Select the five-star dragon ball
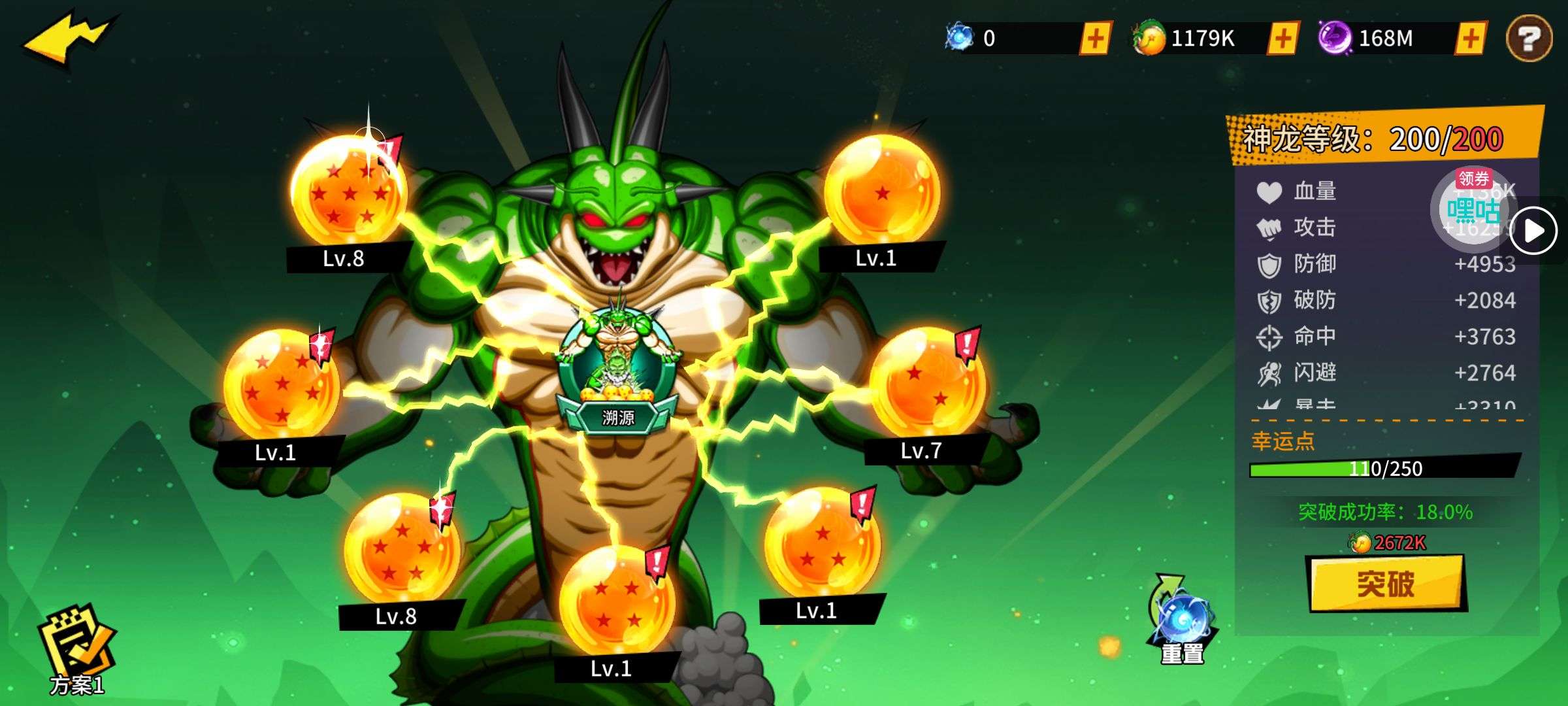The width and height of the screenshot is (1568, 706). (401, 550)
